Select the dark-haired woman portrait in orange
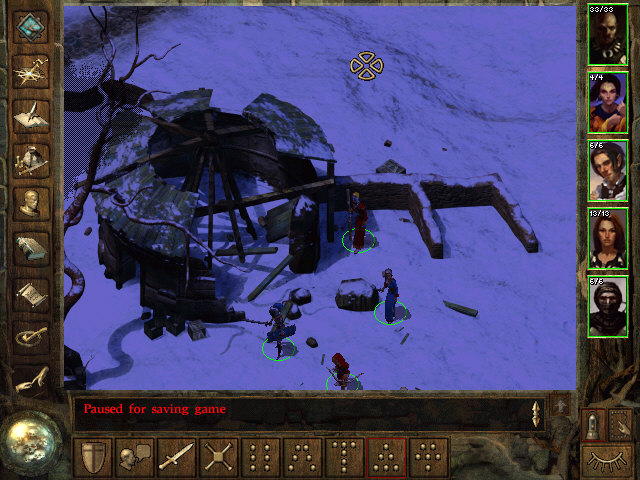This screenshot has width=640, height=480. [x=608, y=102]
